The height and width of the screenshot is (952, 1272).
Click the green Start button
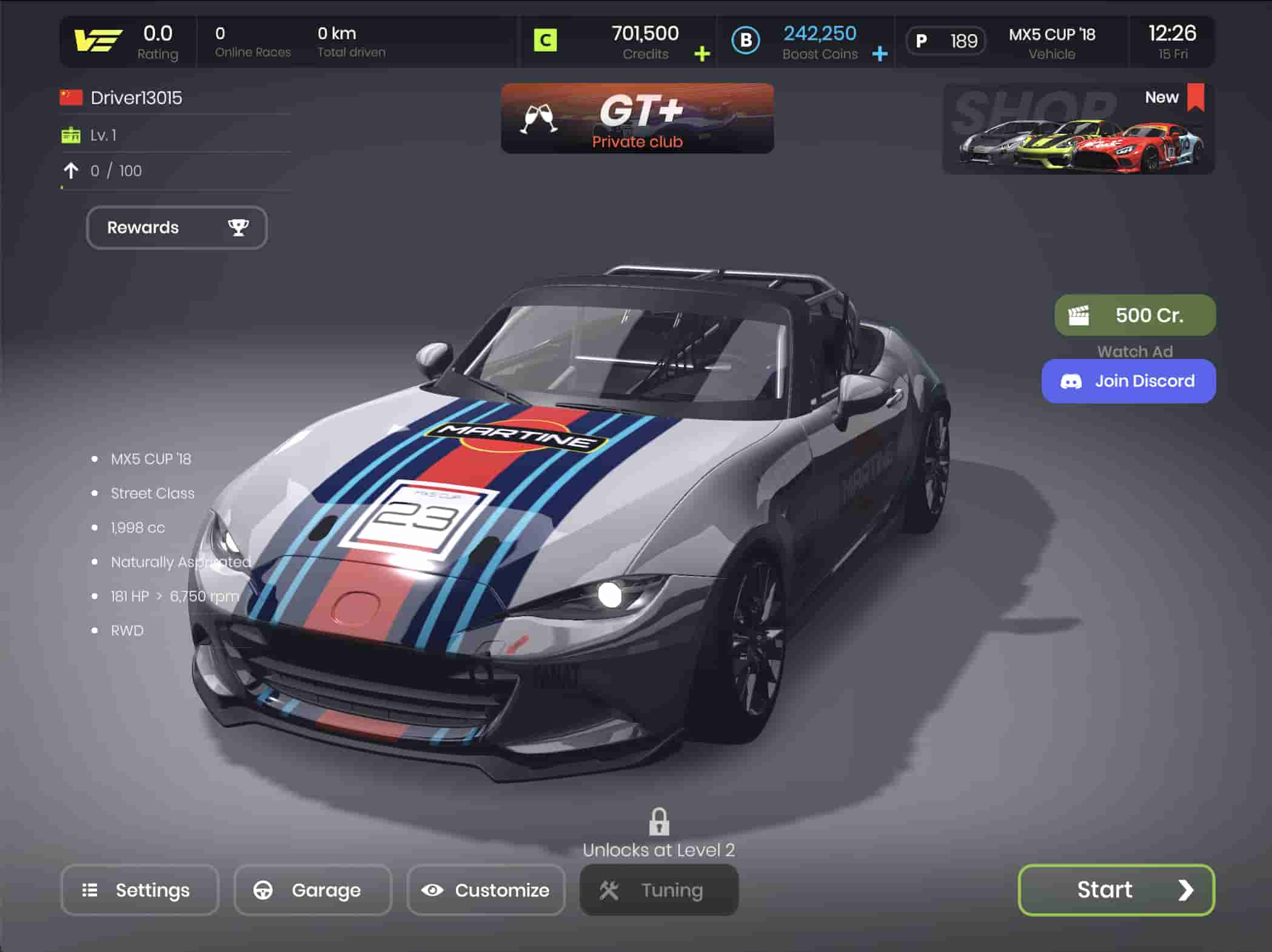(x=1116, y=890)
